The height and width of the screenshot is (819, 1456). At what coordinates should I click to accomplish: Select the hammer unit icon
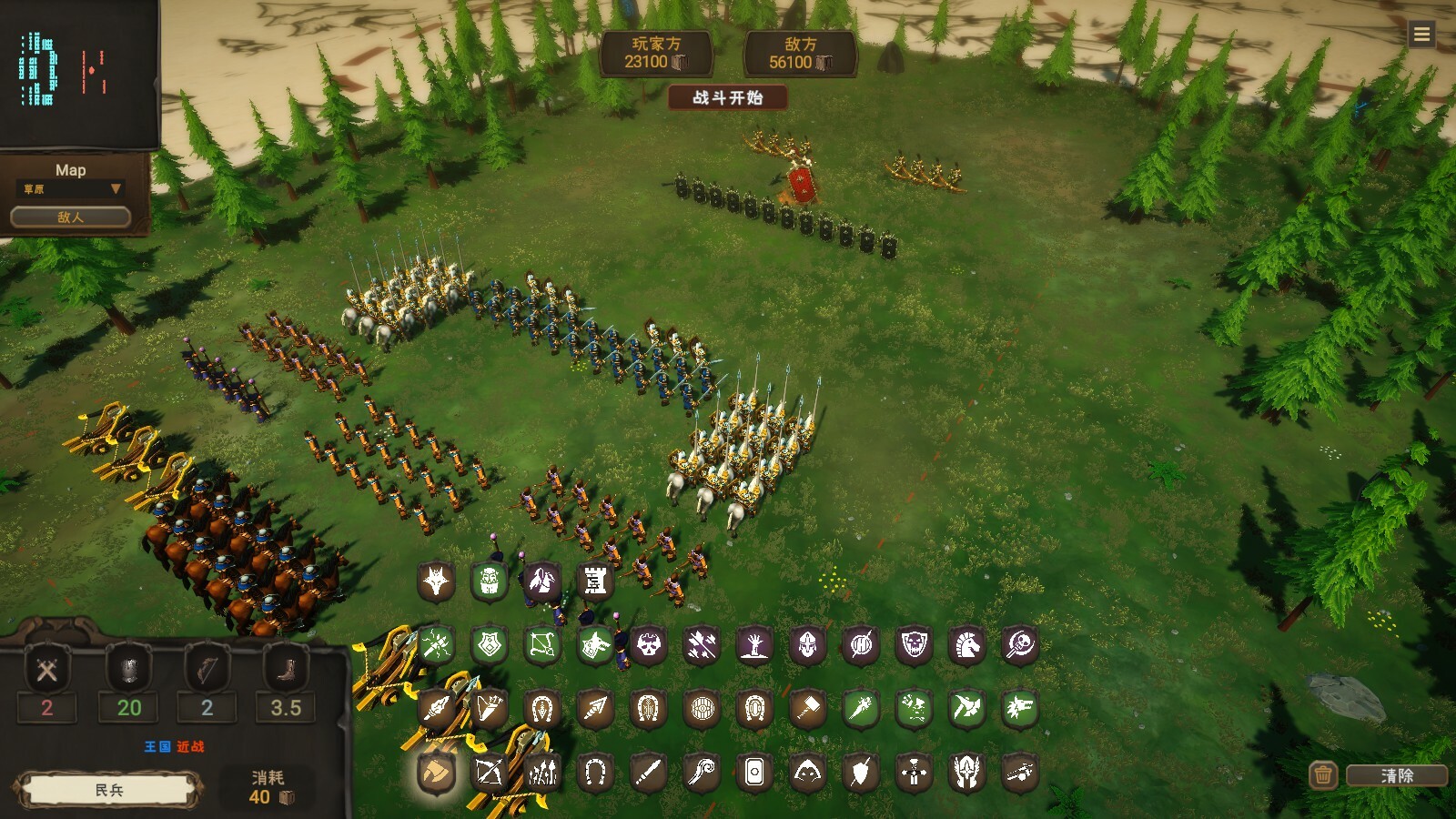pos(808,706)
